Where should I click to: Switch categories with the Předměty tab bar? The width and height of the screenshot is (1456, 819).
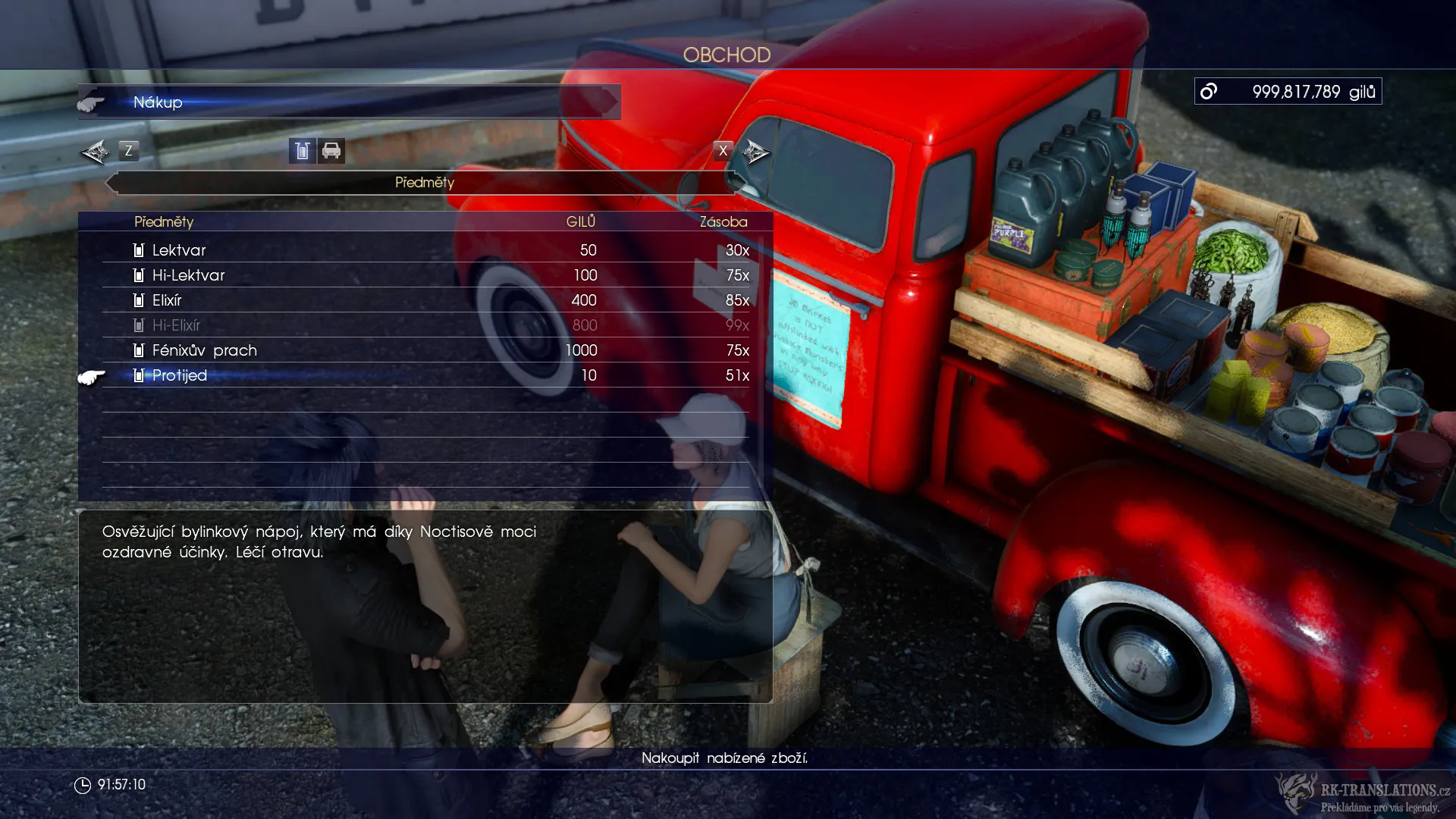[x=425, y=183]
